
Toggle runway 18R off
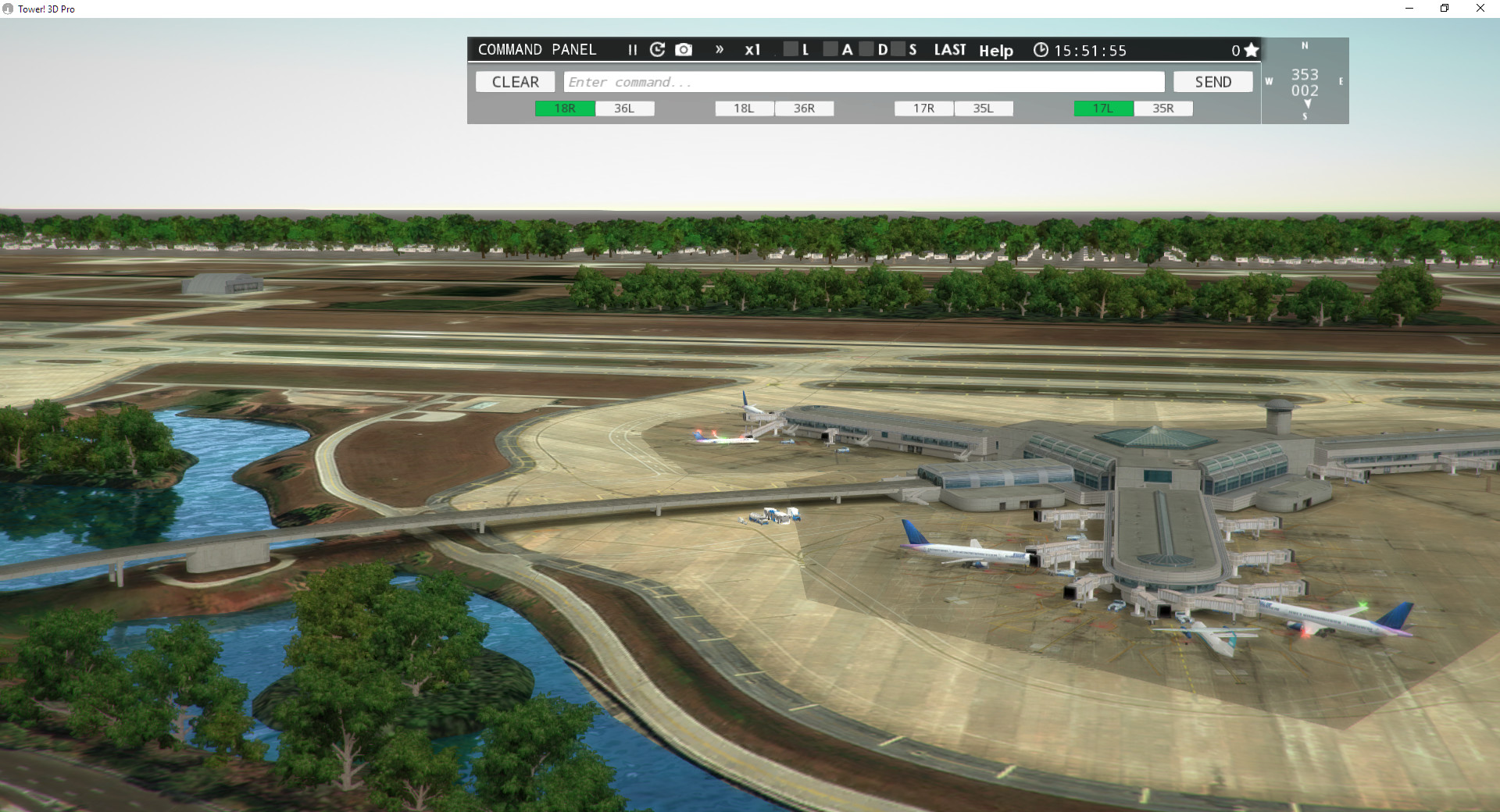pyautogui.click(x=564, y=109)
